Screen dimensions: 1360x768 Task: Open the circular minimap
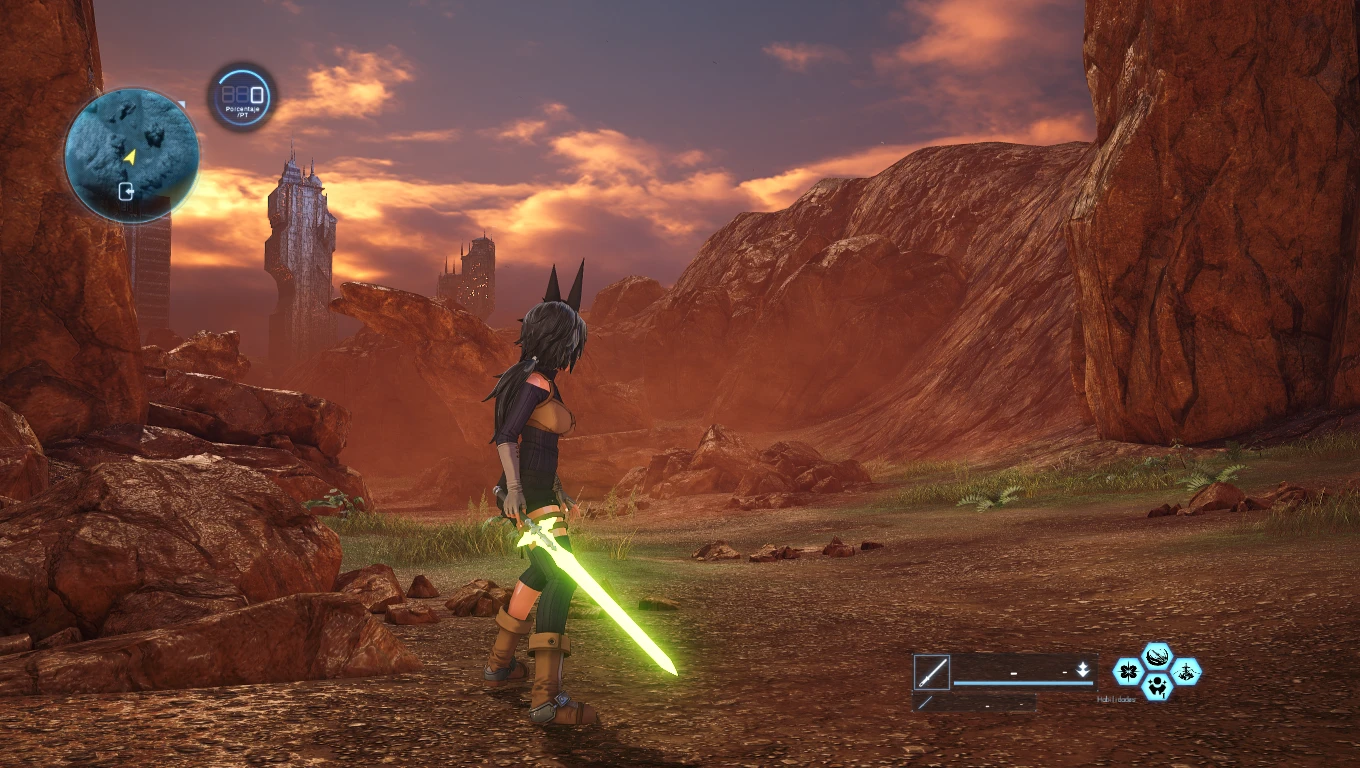[x=131, y=155]
